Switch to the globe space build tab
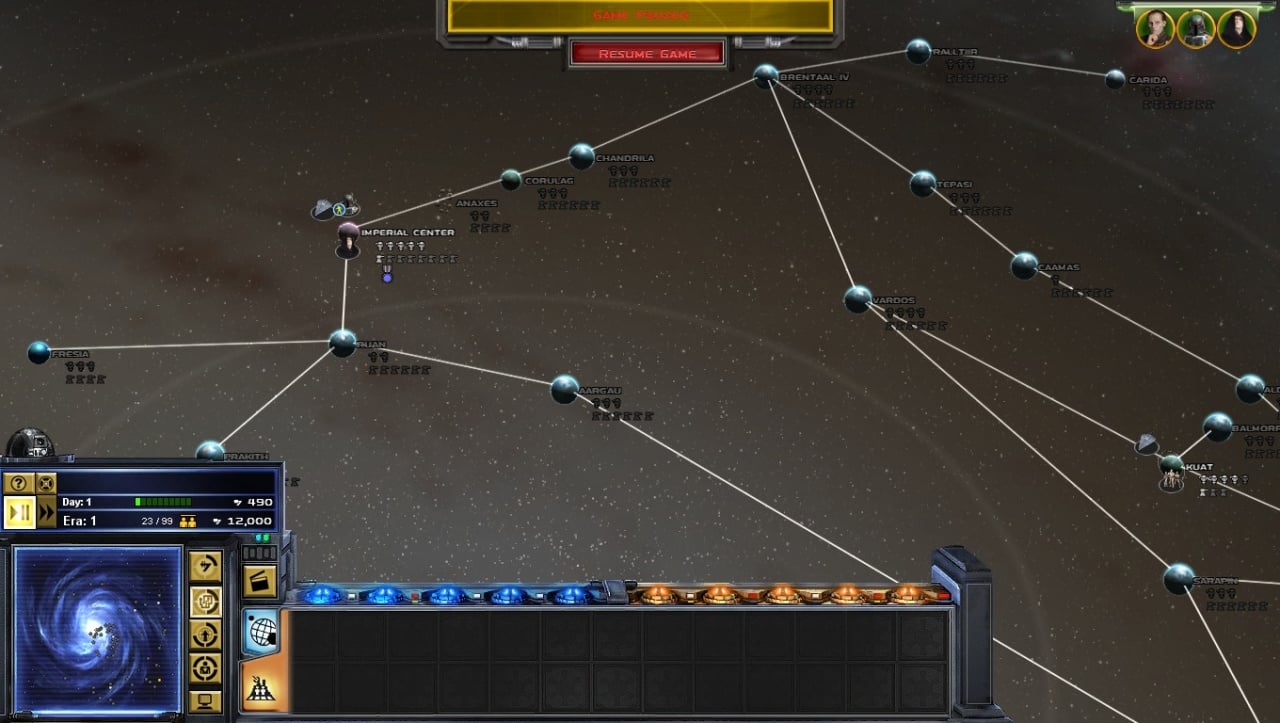Viewport: 1280px width, 723px height. pyautogui.click(x=260, y=631)
